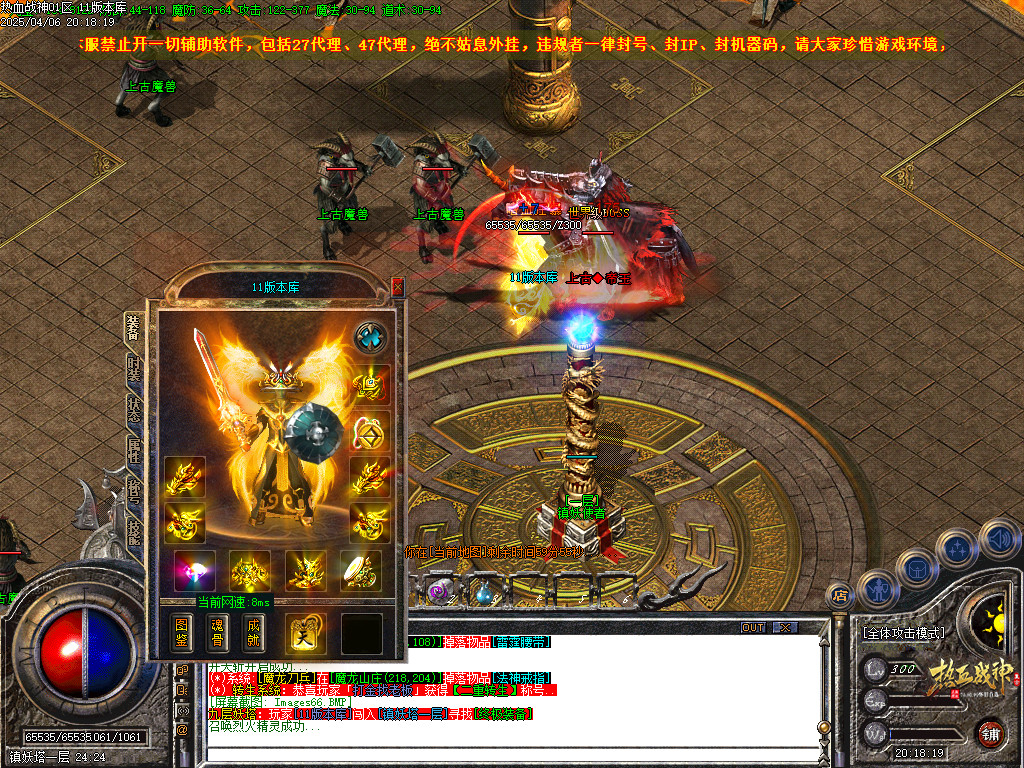Open the bag round button
The height and width of the screenshot is (768, 1024).
click(916, 567)
